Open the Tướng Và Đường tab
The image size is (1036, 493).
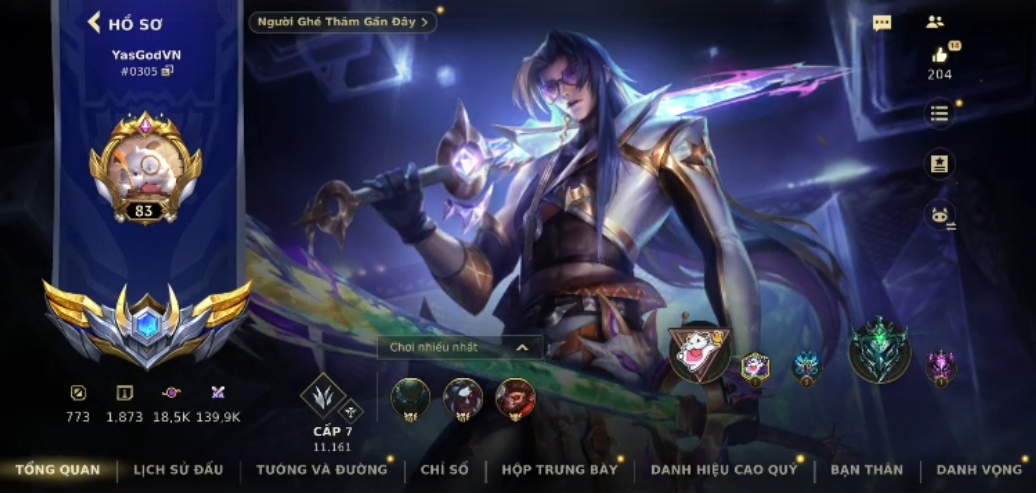point(321,469)
